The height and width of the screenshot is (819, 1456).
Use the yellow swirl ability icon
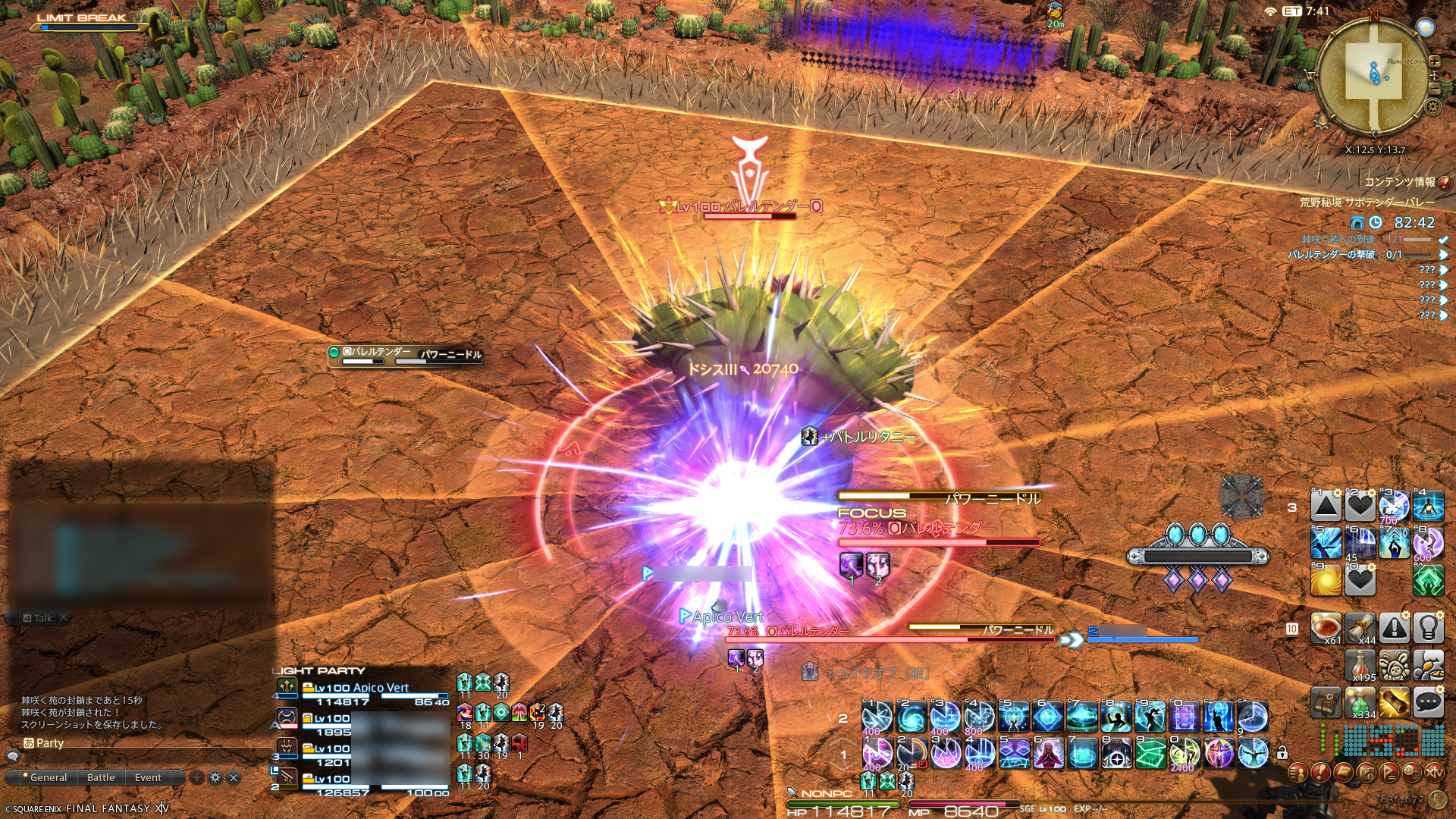point(1326,582)
